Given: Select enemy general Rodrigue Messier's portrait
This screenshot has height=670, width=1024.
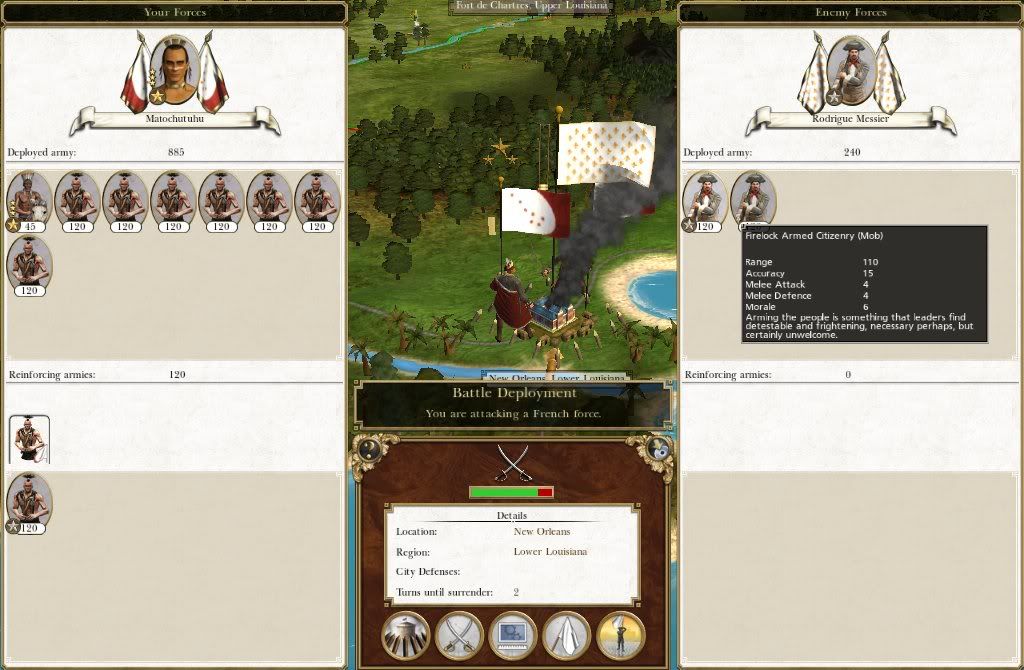Looking at the screenshot, I should (852, 72).
